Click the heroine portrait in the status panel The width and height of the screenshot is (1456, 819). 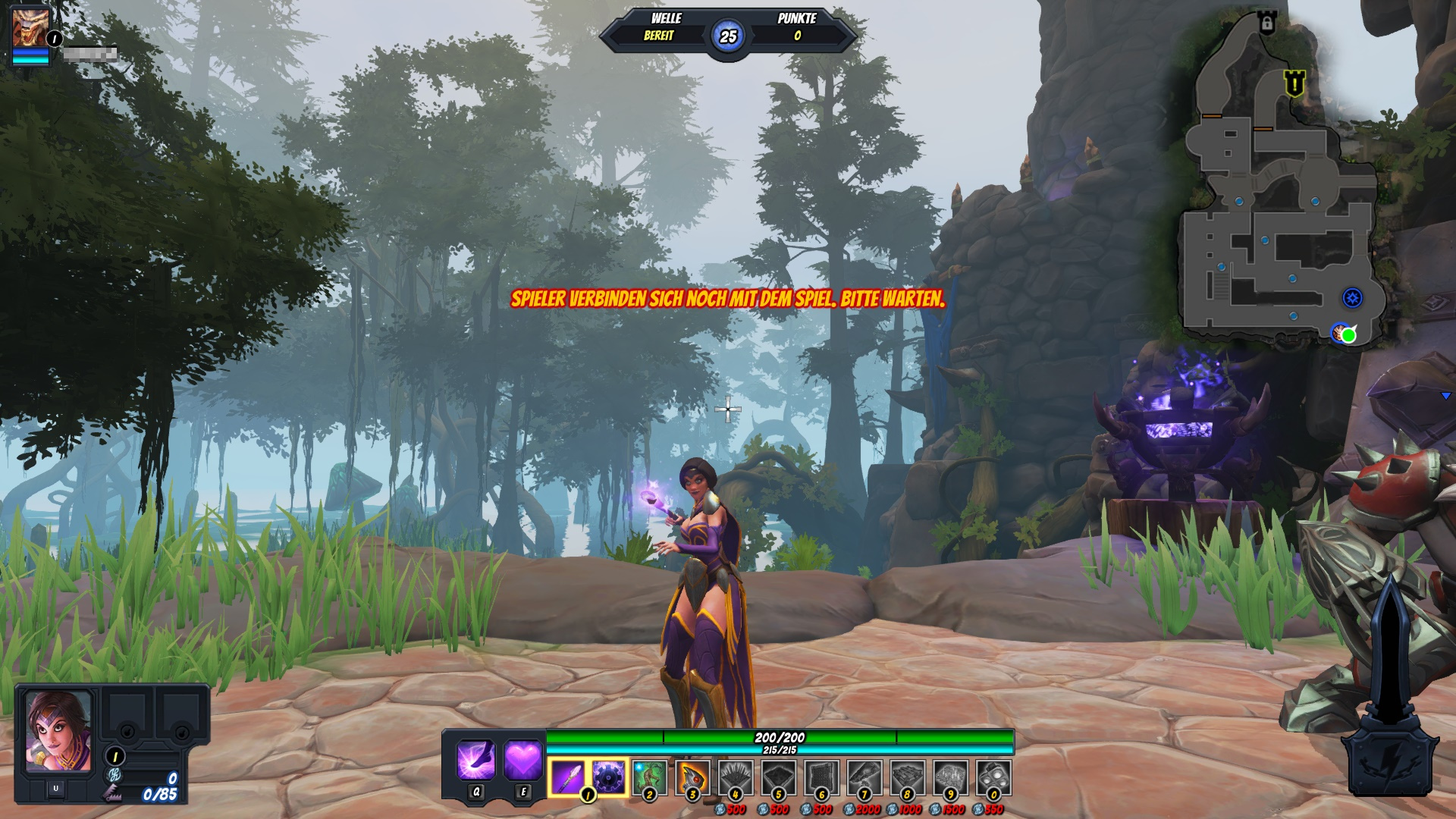tap(58, 731)
